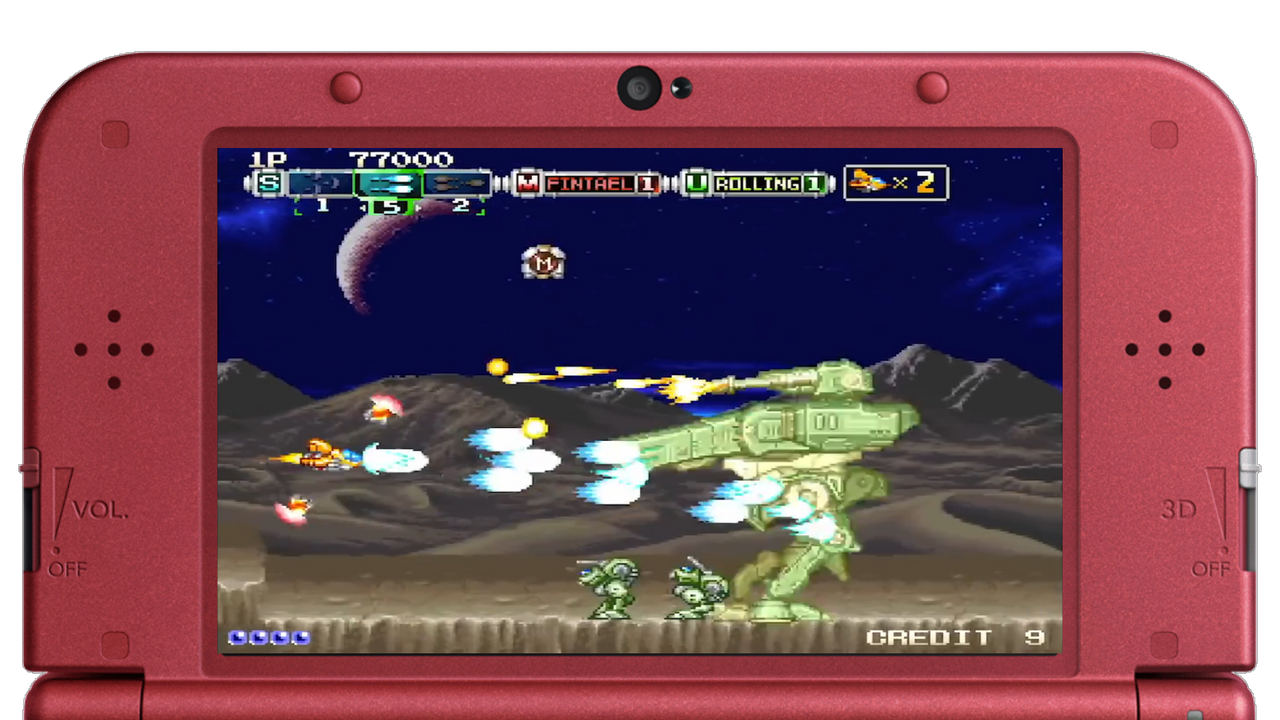
Task: Click the last blue orb in the row
Action: coord(300,637)
